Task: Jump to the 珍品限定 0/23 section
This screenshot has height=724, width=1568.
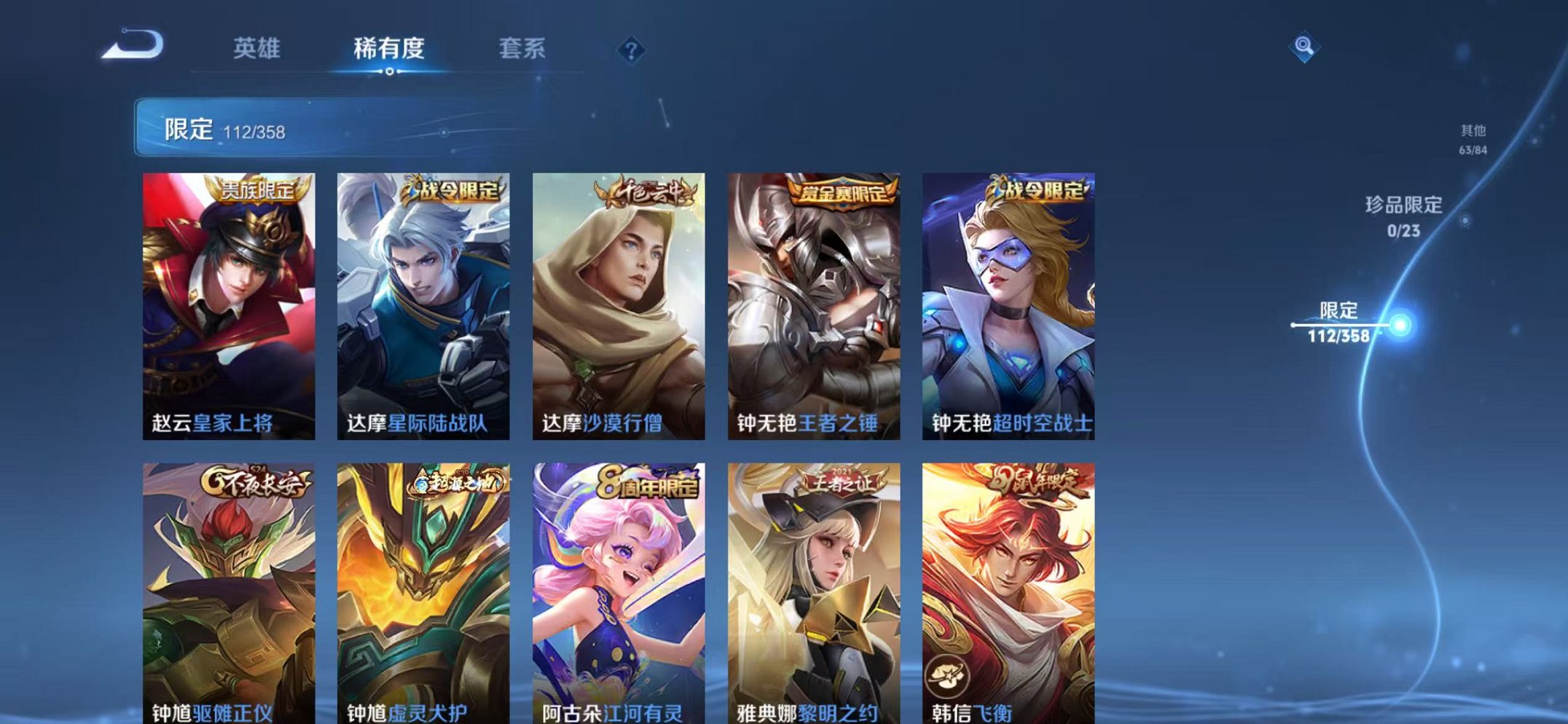Action: point(1406,216)
